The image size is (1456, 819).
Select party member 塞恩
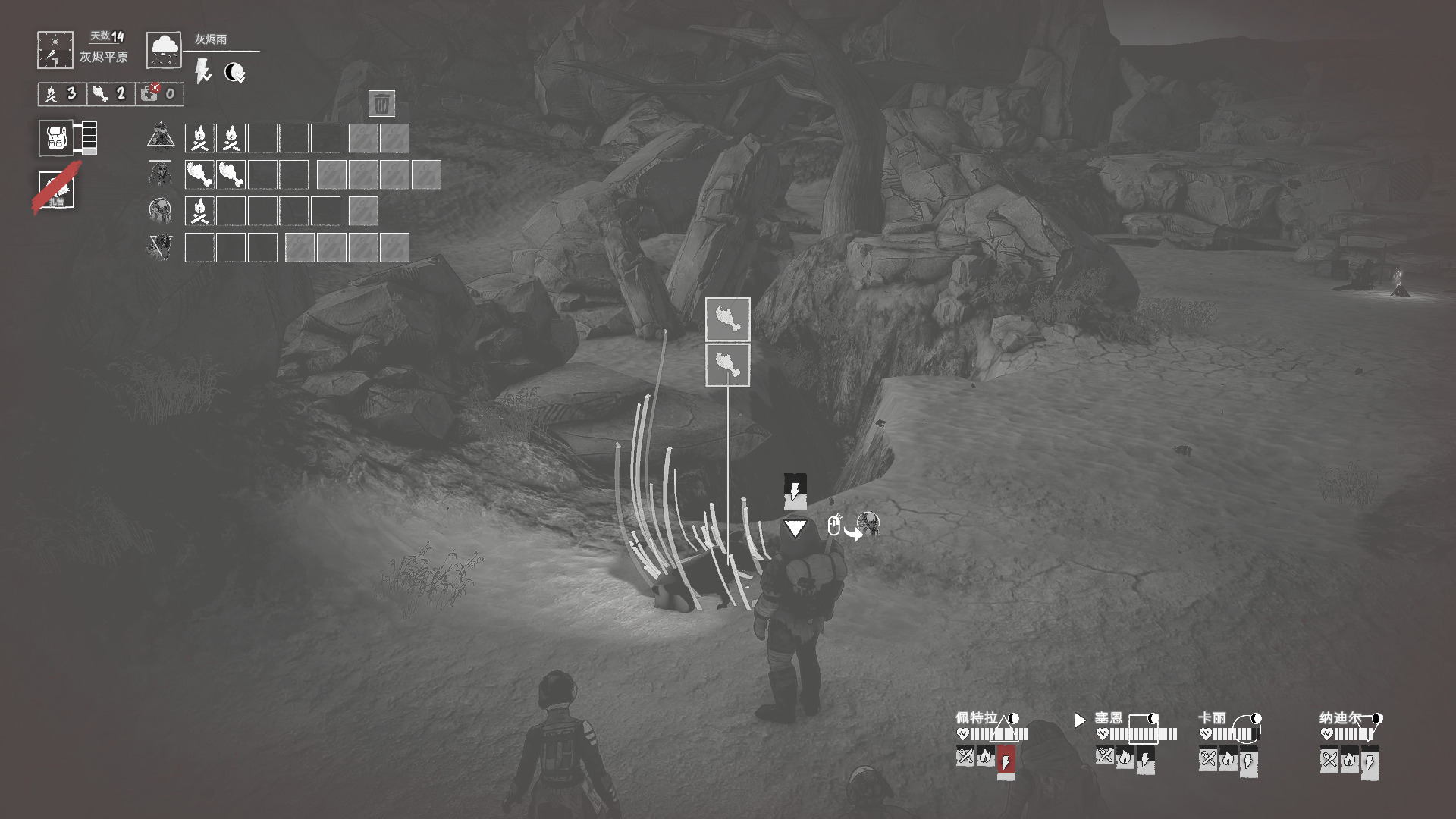point(1108,717)
